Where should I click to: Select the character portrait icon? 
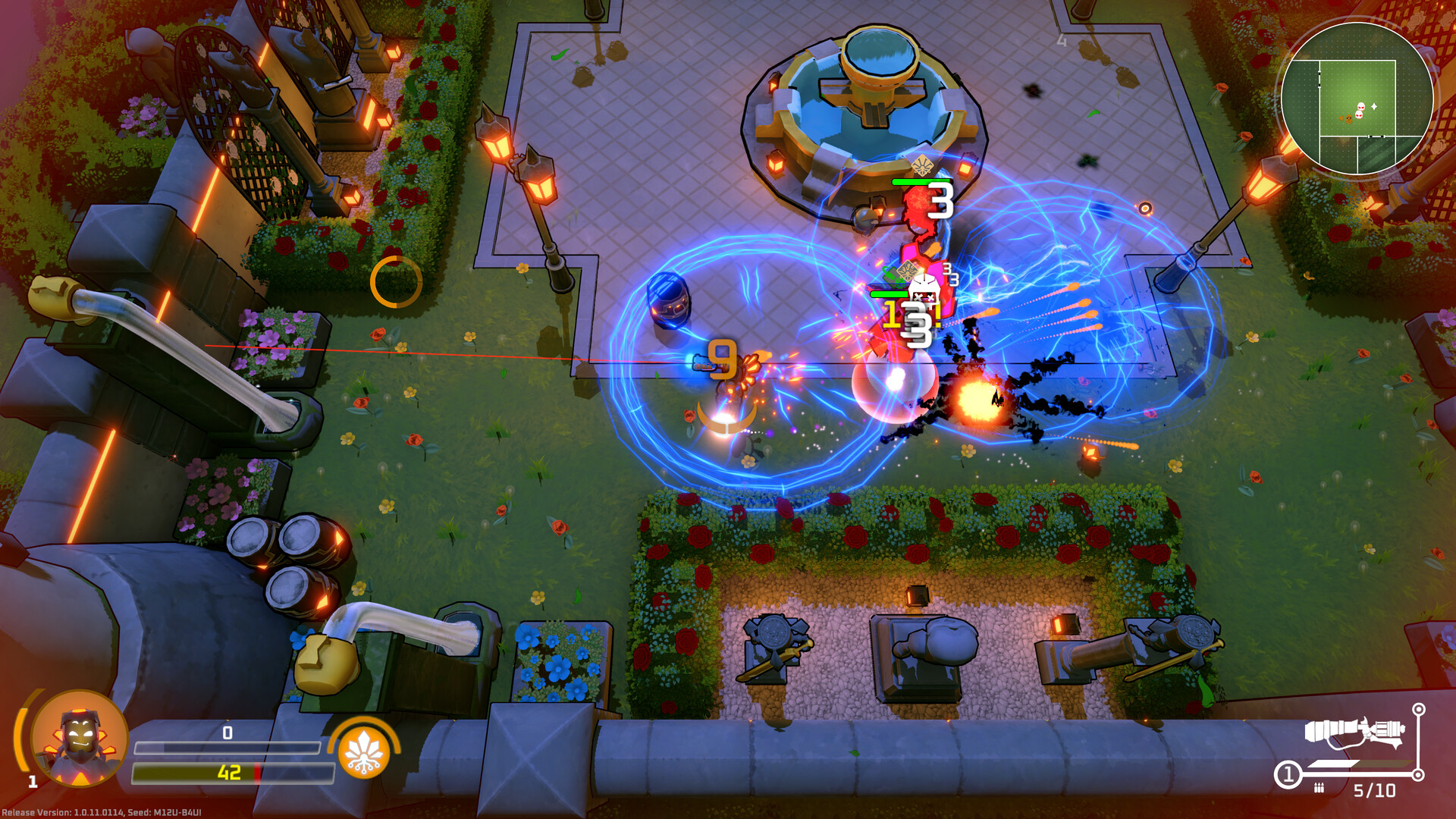[80, 738]
